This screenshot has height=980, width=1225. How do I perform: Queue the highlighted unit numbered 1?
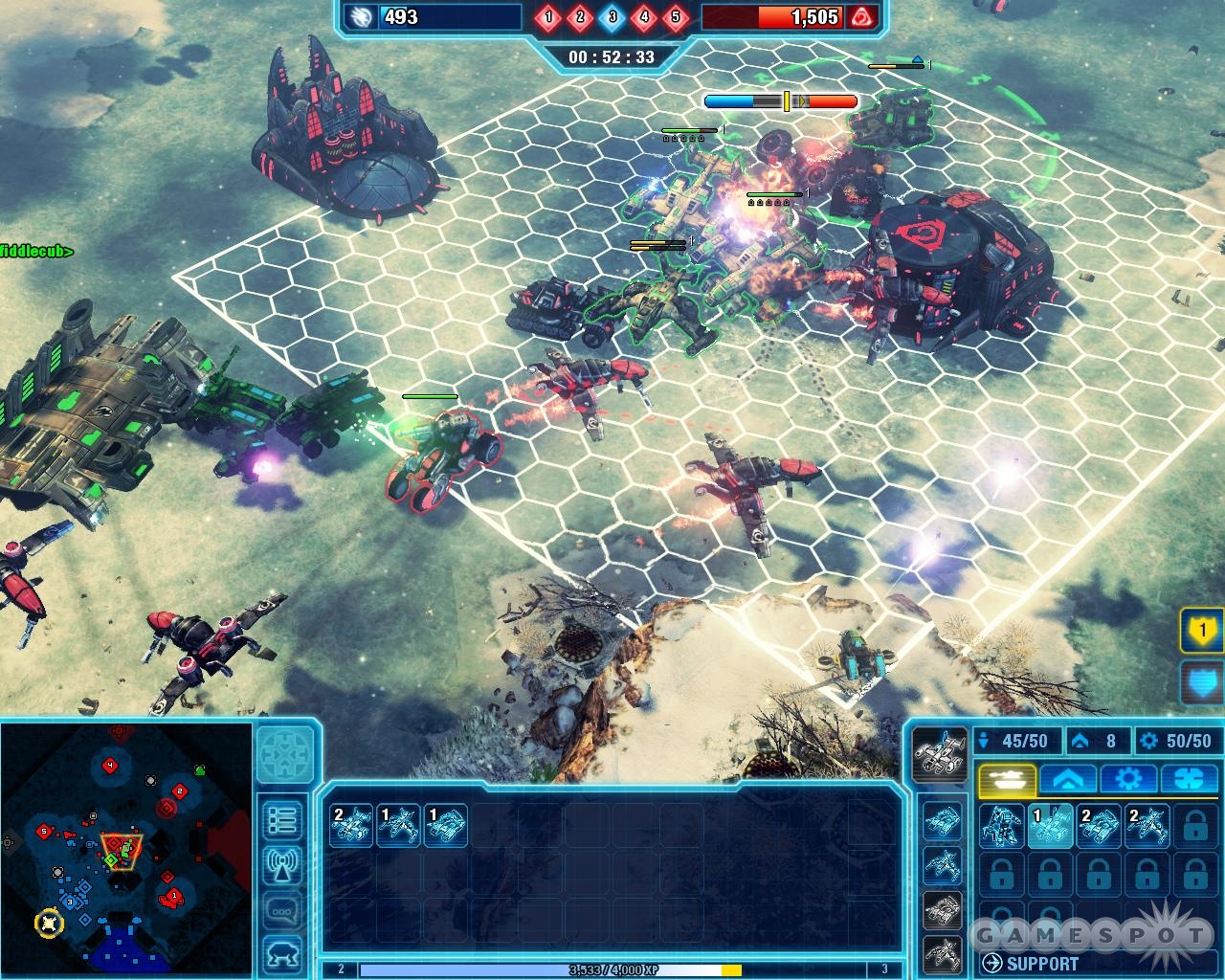tap(1050, 826)
